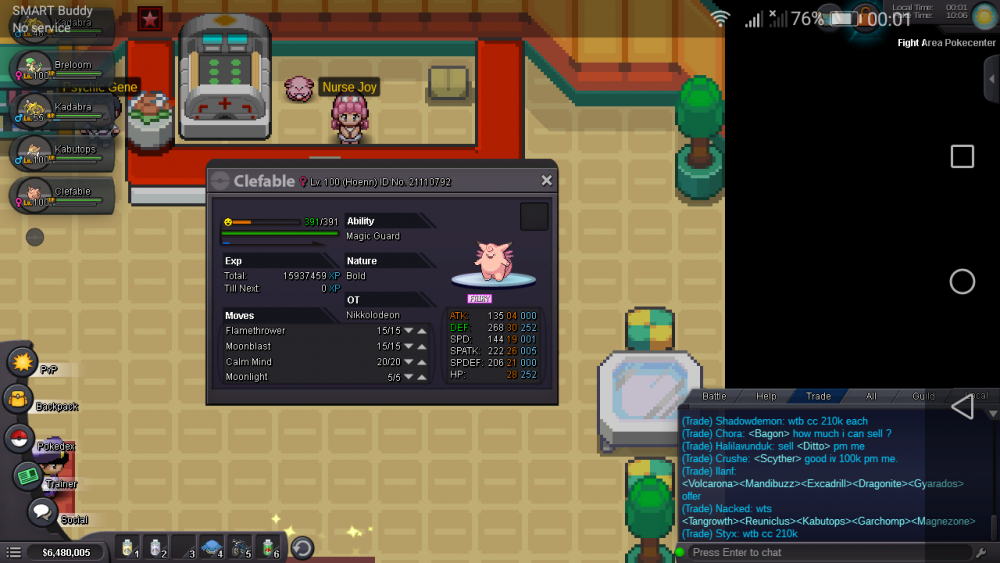Switch to the Help chat tab

coord(766,397)
